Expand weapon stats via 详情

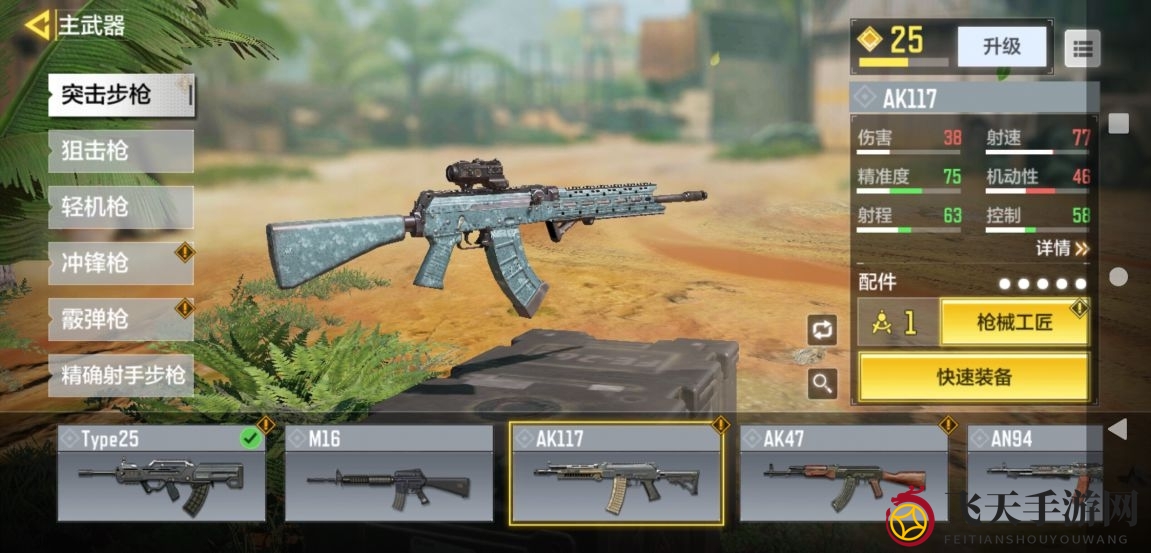(1062, 248)
